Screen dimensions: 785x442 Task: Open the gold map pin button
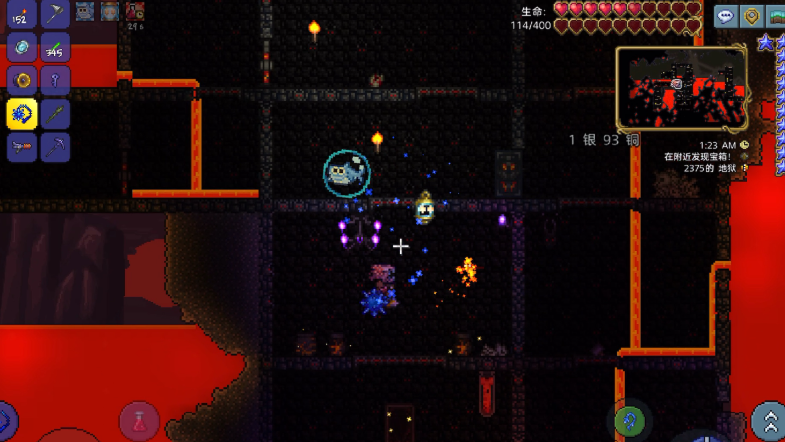752,15
